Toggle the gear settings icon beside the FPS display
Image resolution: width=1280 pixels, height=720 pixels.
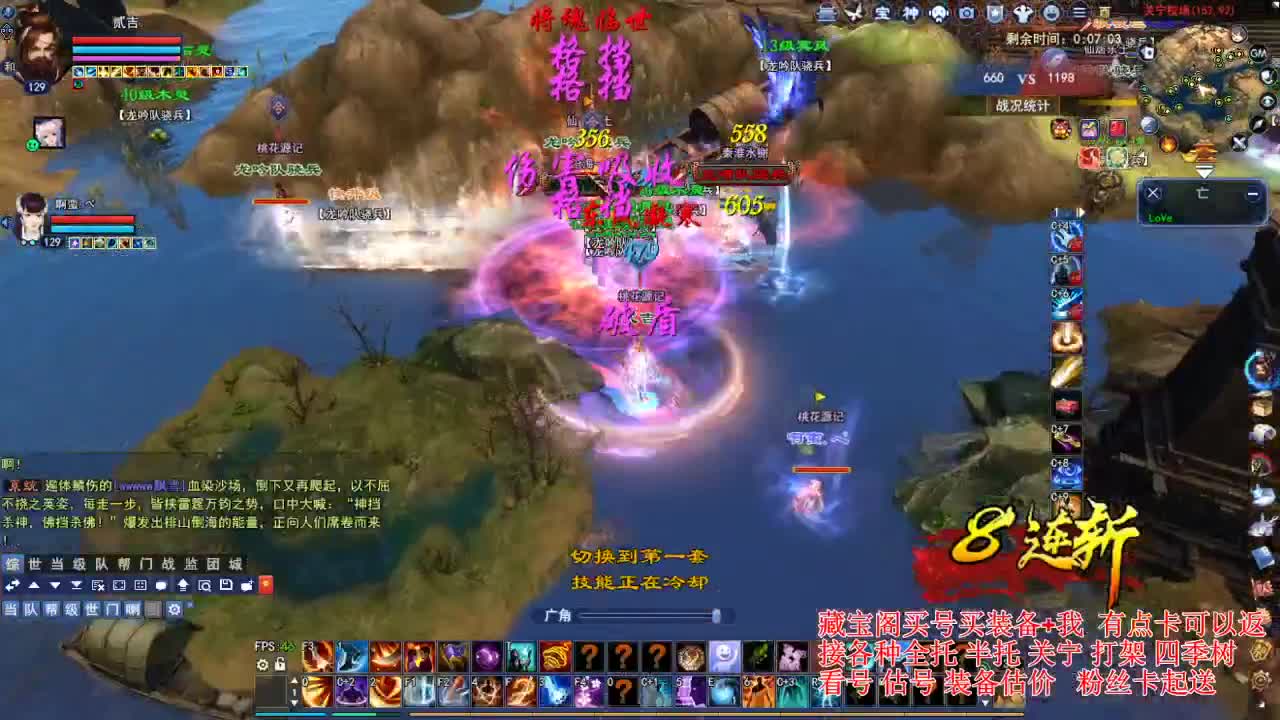262,665
